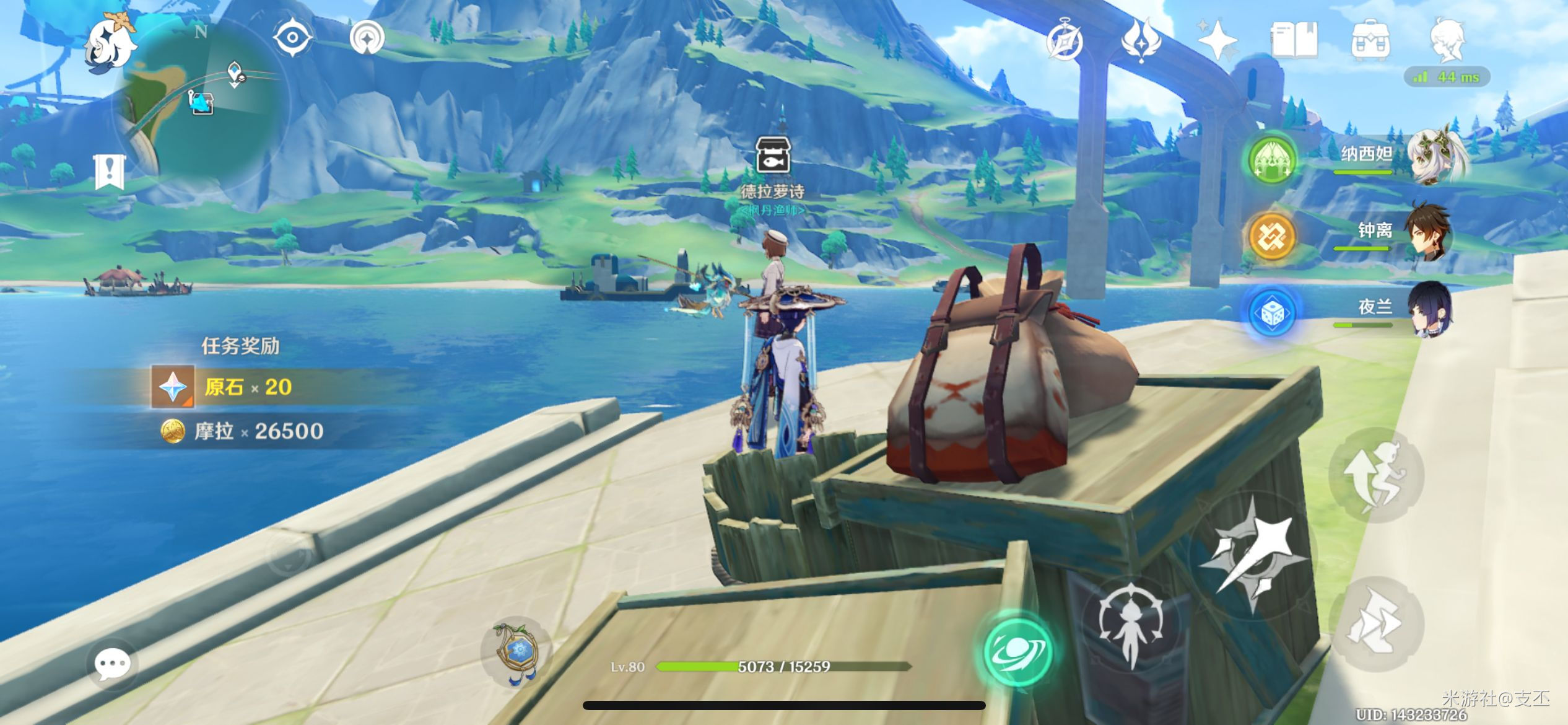Open the adventurer handbook book icon
Image resolution: width=1568 pixels, height=725 pixels.
pos(1294,41)
